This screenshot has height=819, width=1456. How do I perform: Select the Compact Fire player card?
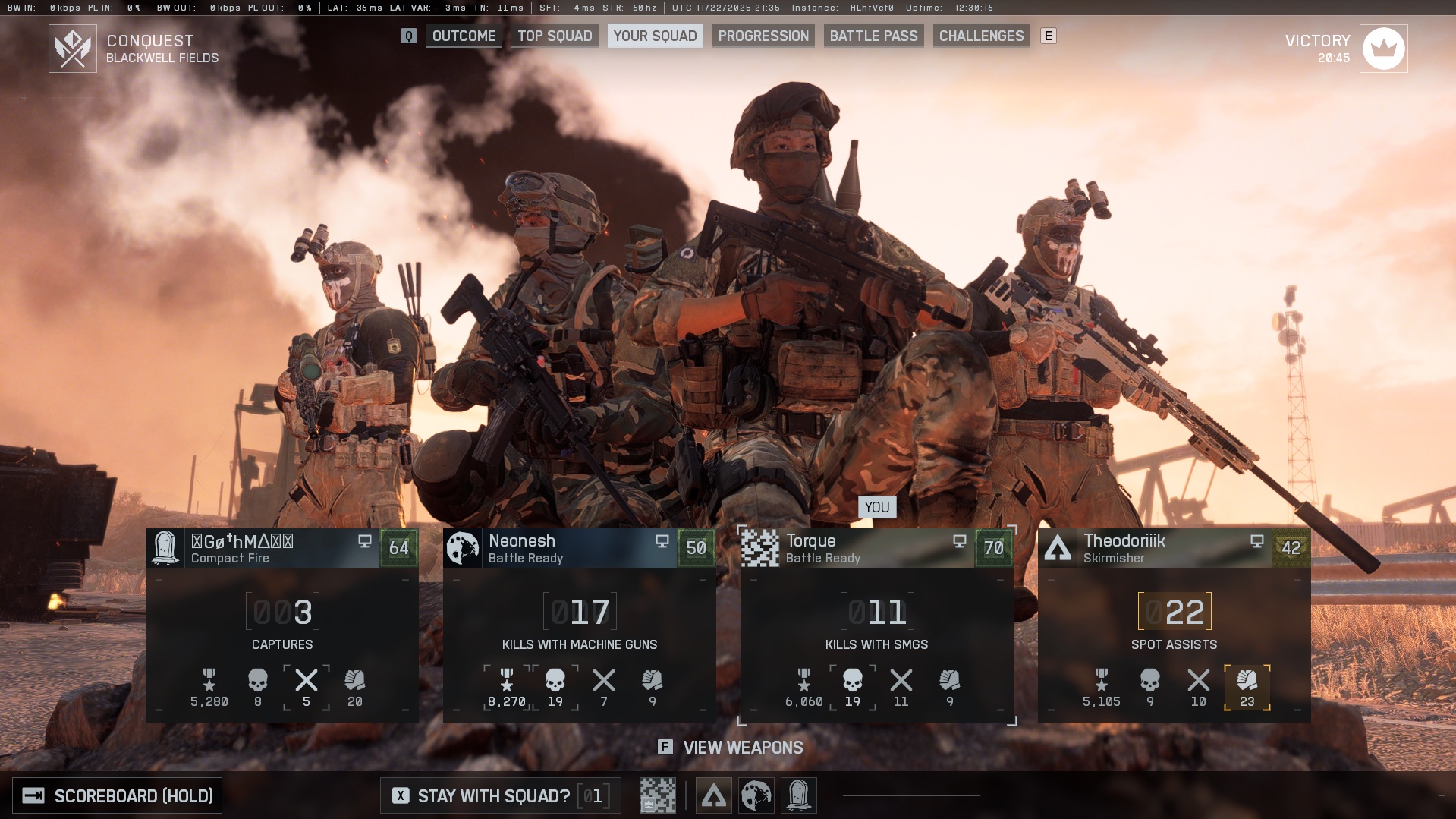281,625
